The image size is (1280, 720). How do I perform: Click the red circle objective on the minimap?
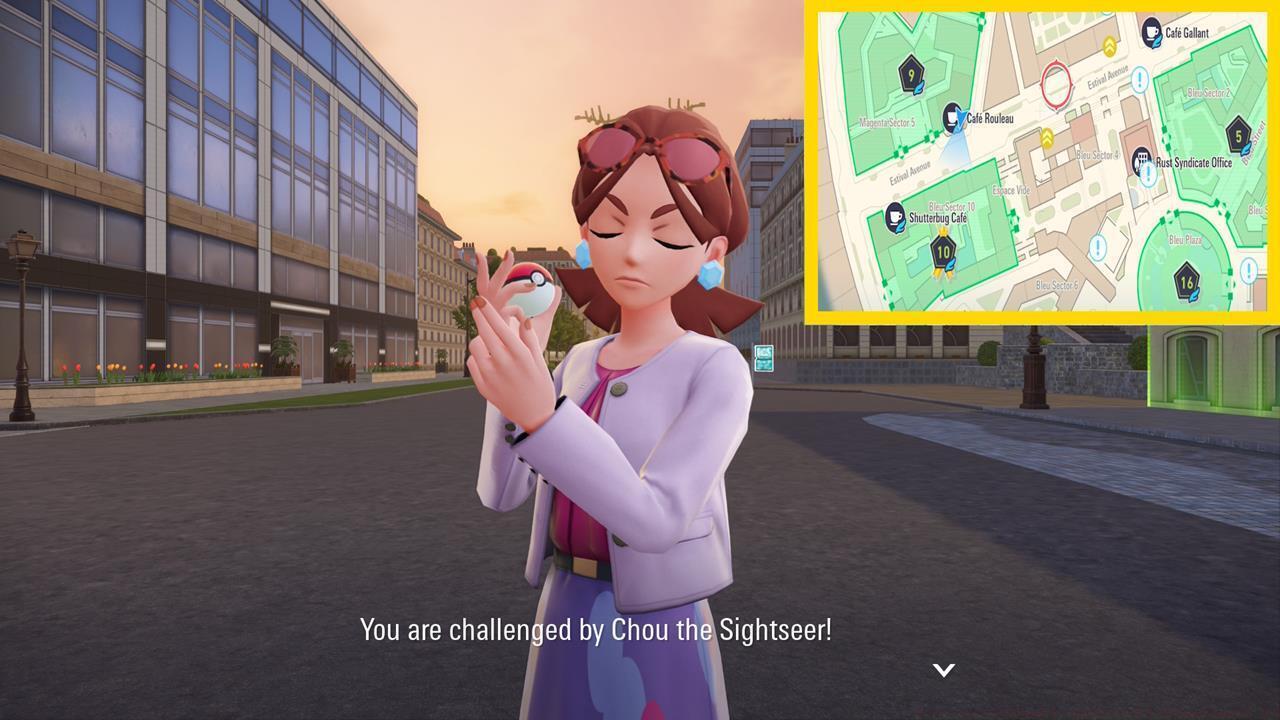click(1057, 83)
